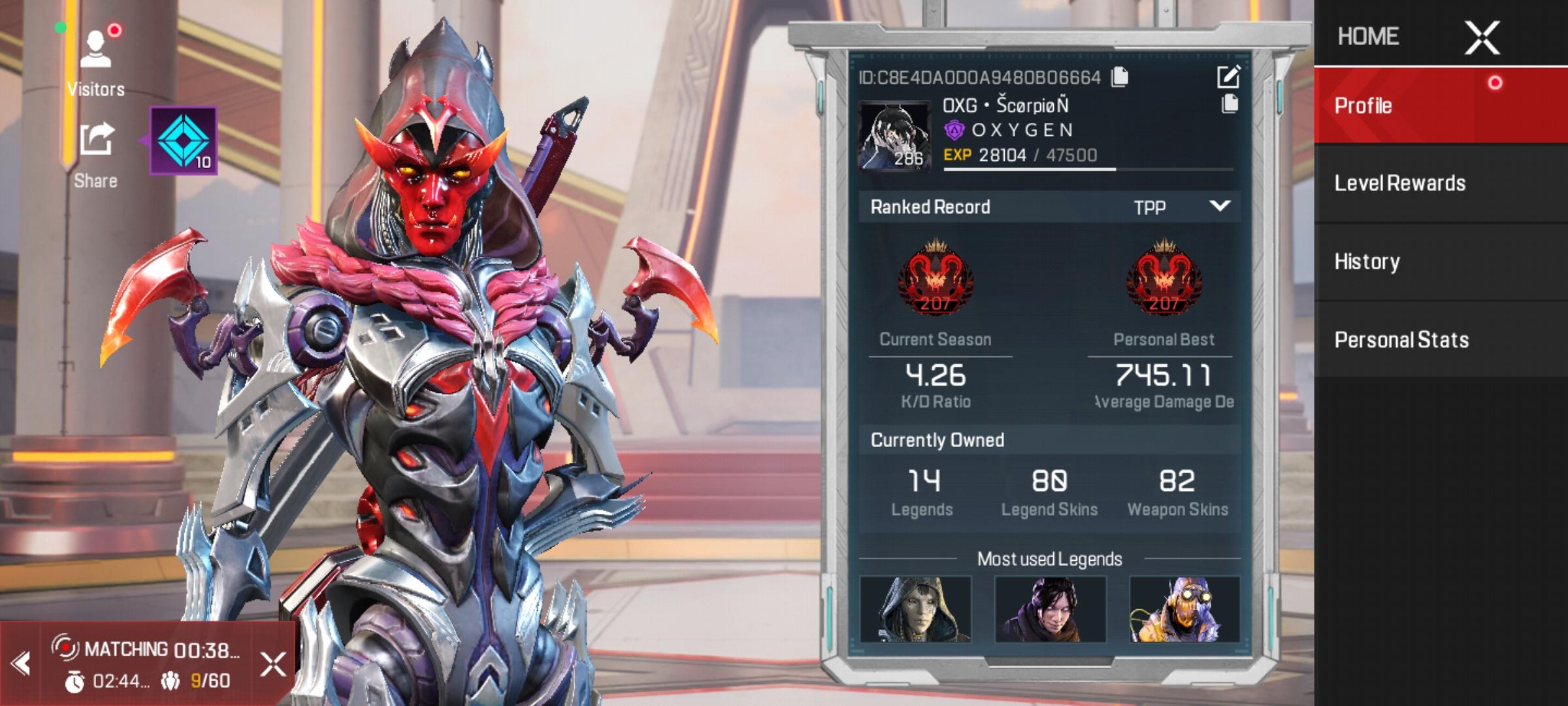This screenshot has height=706, width=1568.
Task: Collapse the matching panel with the arrows
Action: (x=21, y=664)
